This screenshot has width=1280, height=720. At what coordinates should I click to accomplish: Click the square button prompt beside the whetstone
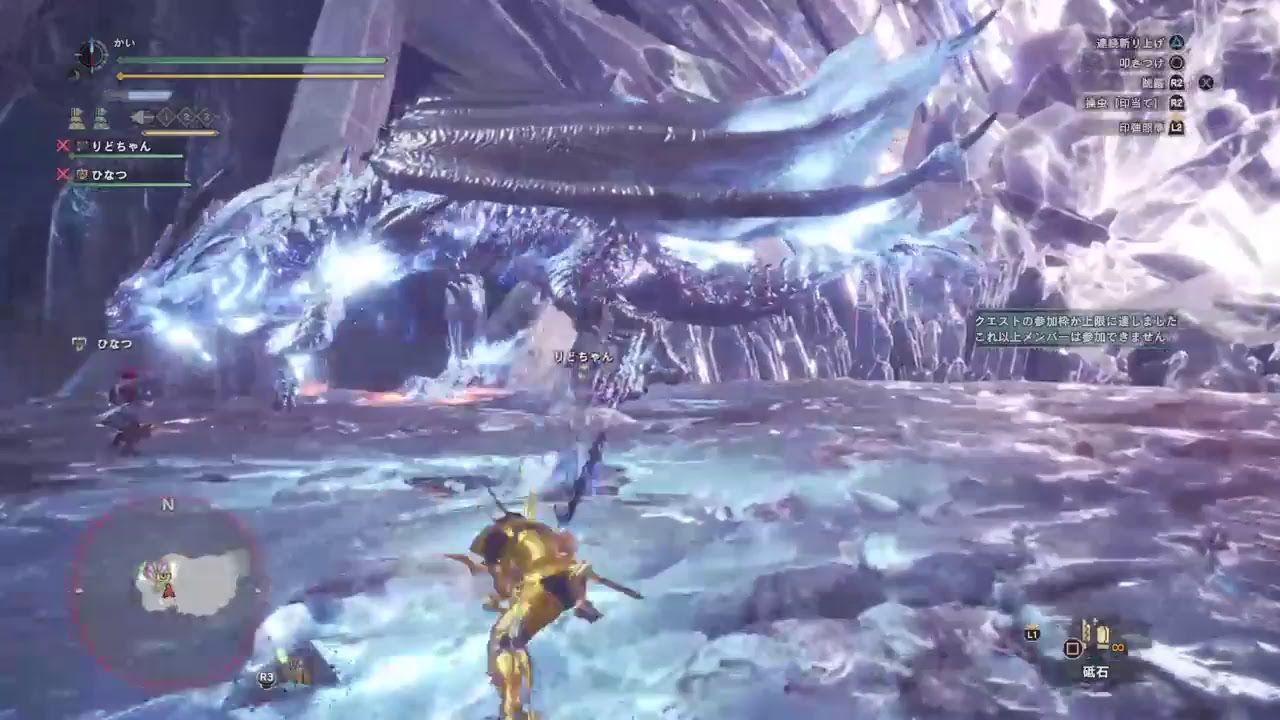pos(1073,649)
